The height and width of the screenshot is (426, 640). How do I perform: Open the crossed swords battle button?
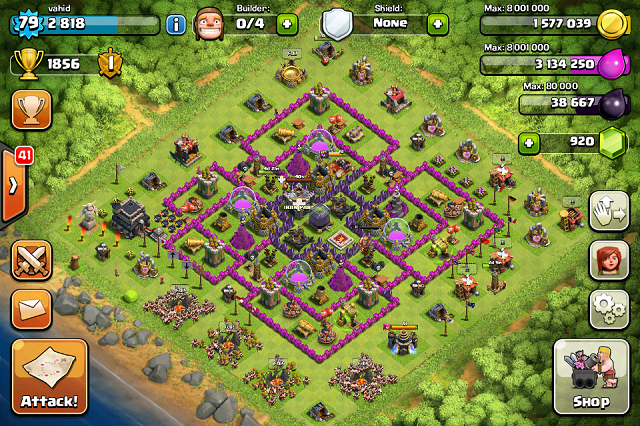(x=31, y=259)
